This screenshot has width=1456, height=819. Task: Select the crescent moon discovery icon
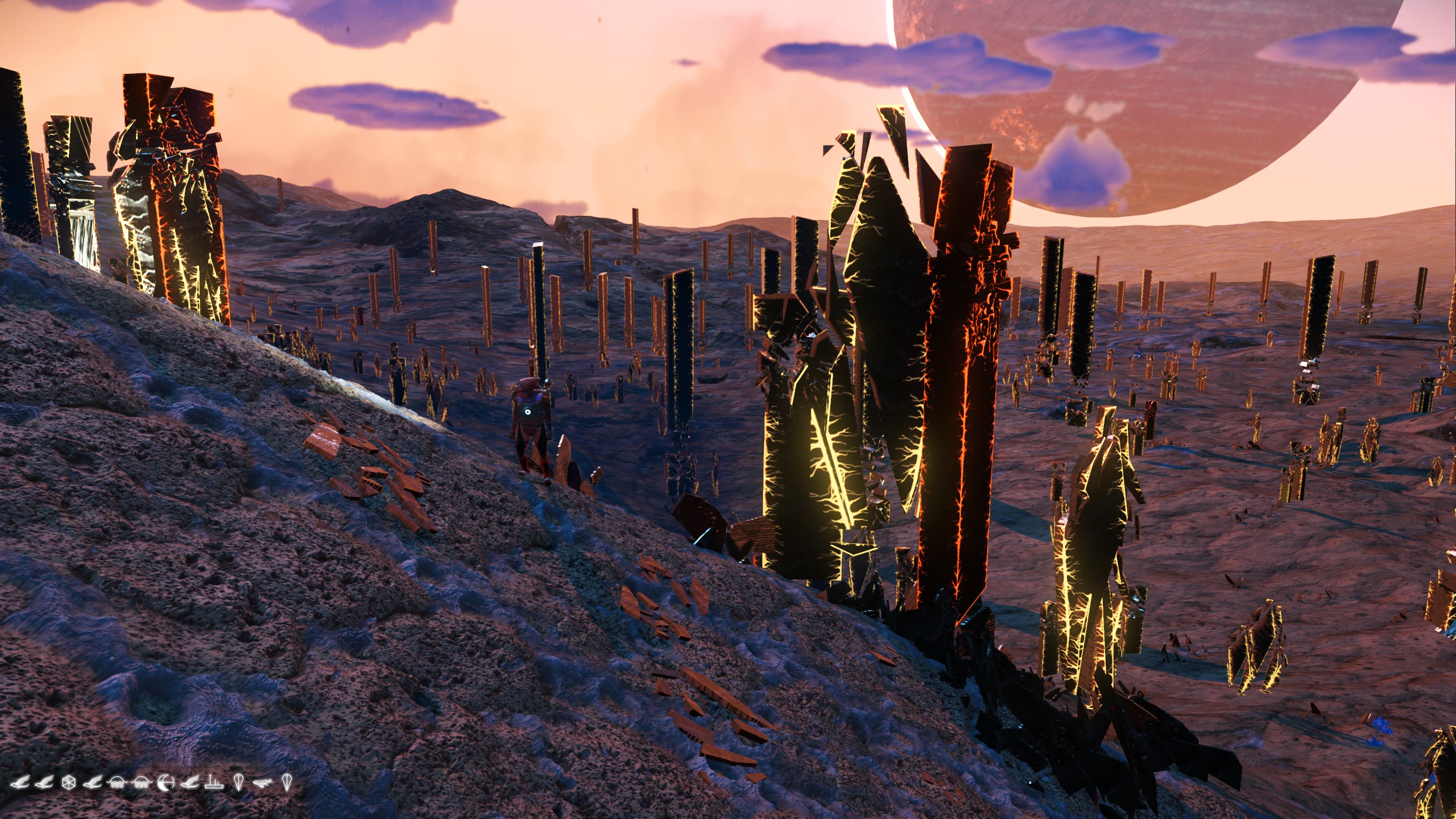(x=165, y=781)
